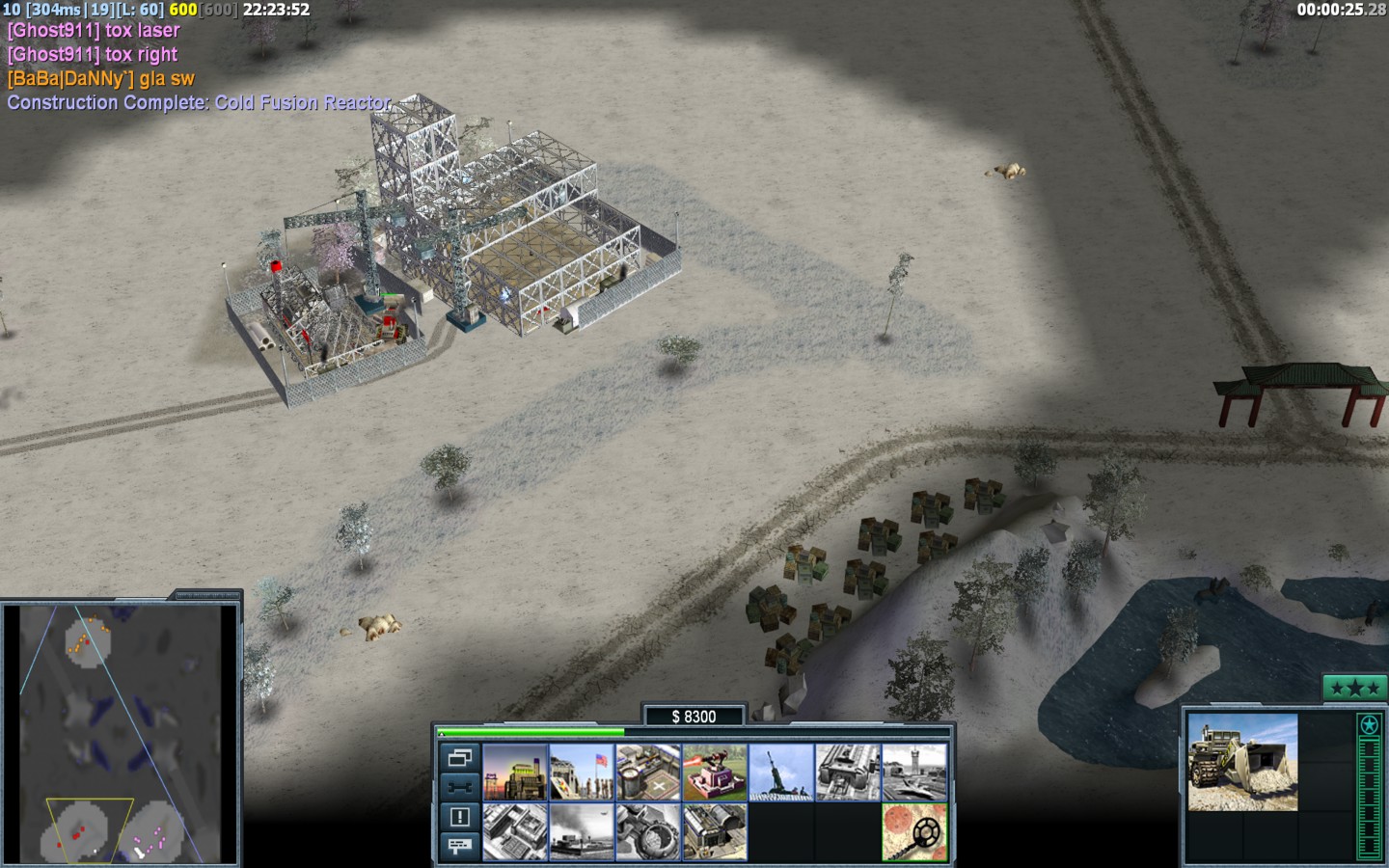Select the laser turret defense build icon
This screenshot has width=1389, height=868.
[x=715, y=773]
